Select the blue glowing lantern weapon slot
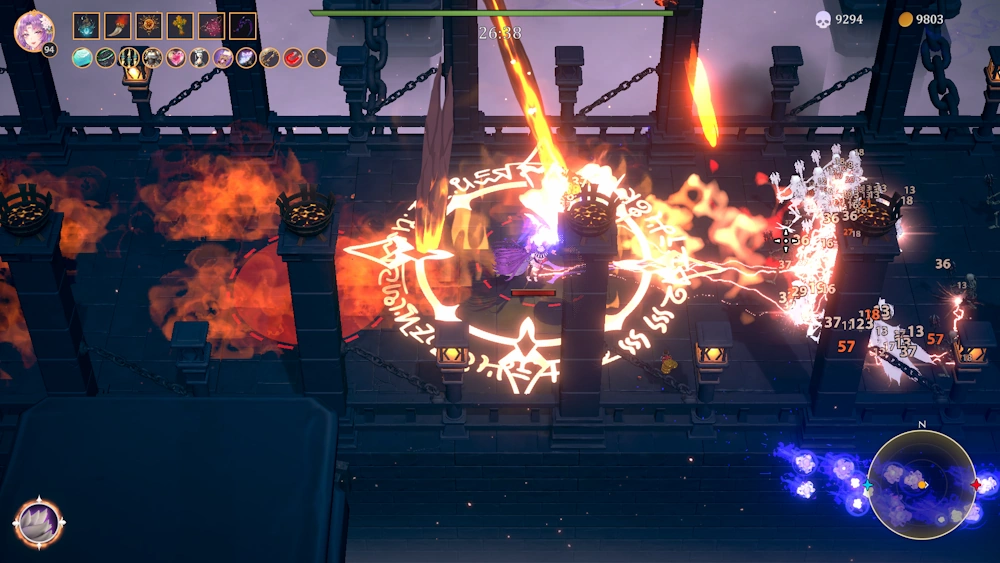 pos(86,26)
